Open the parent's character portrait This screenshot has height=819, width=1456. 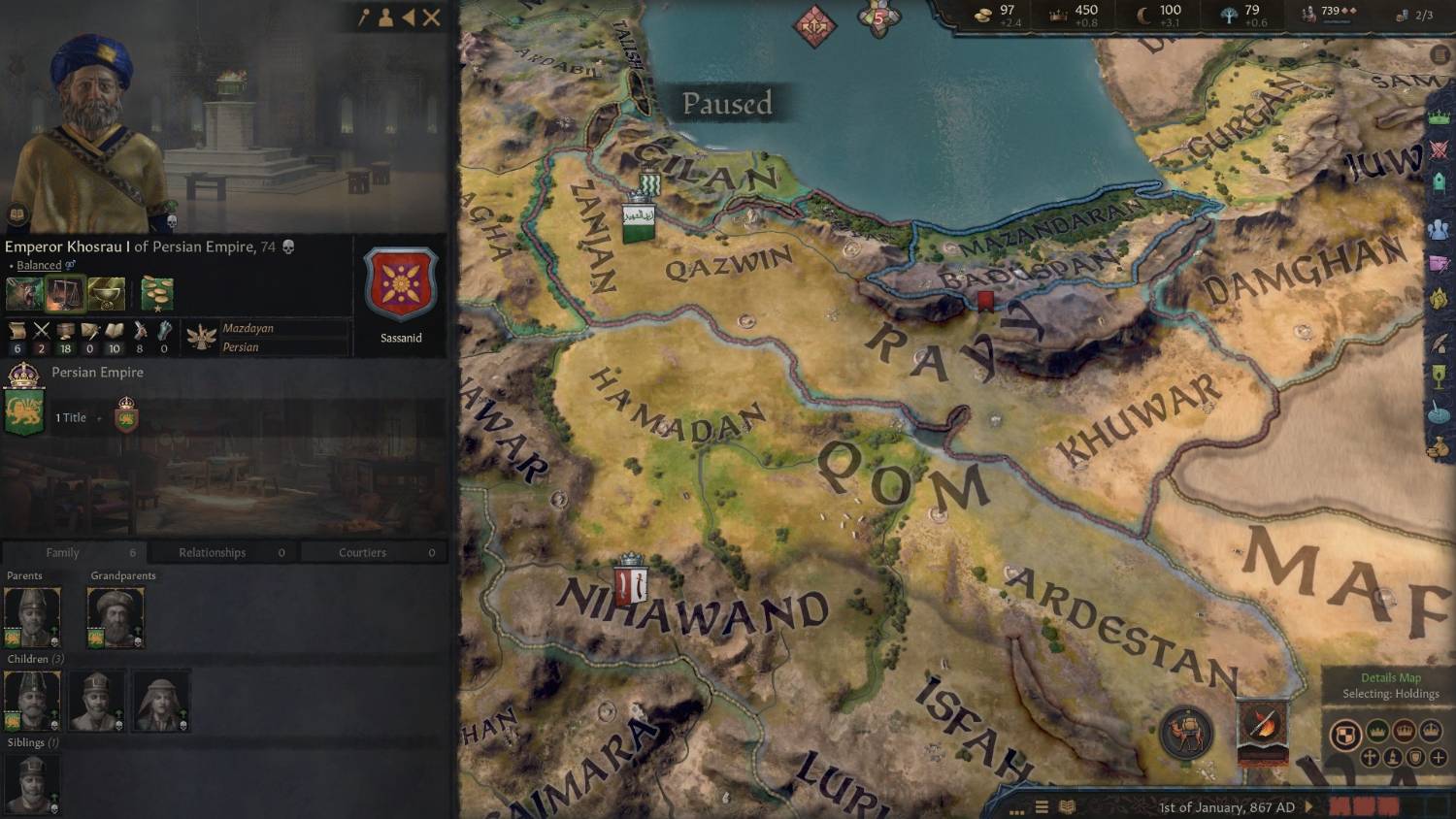pos(32,617)
